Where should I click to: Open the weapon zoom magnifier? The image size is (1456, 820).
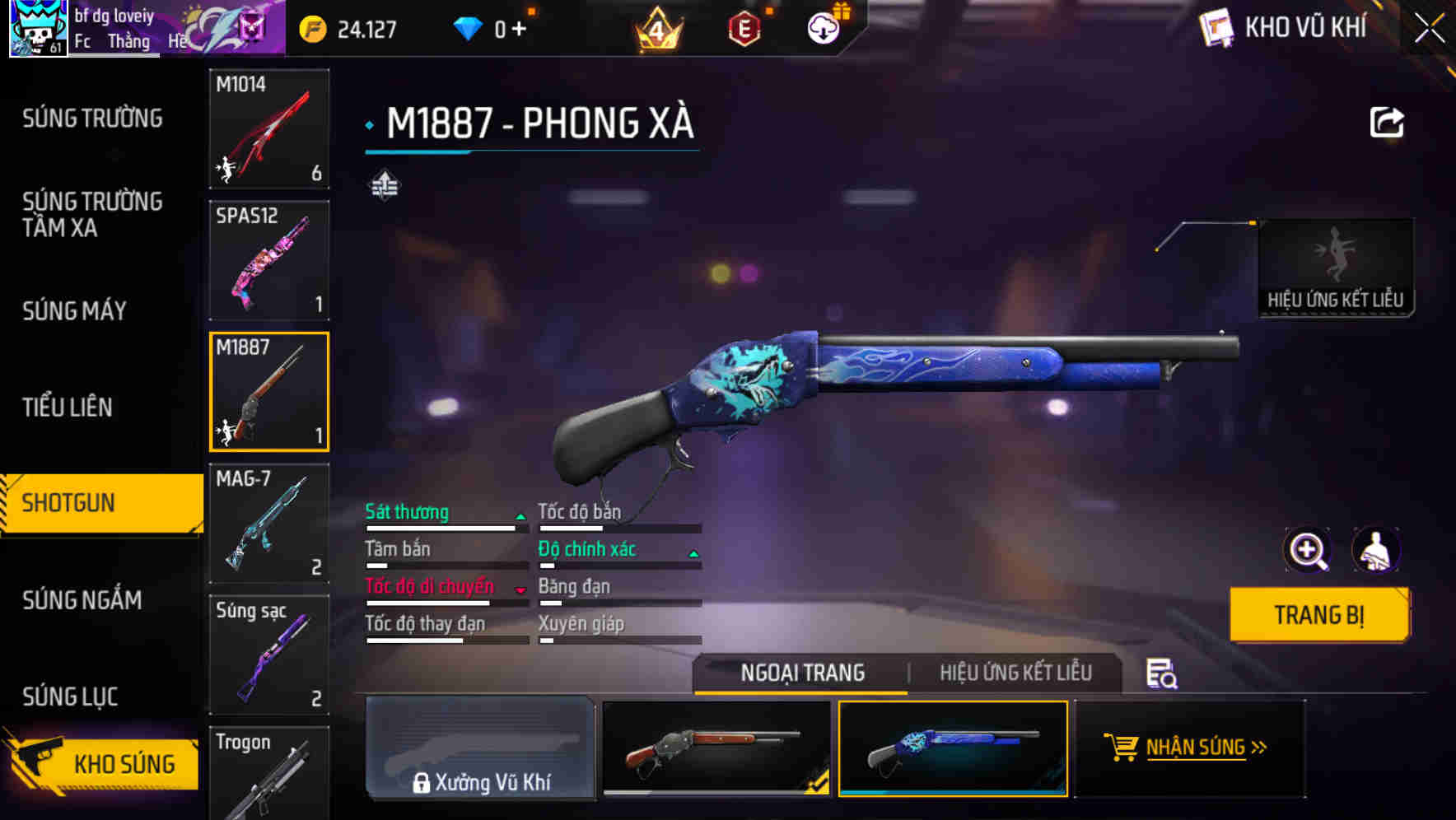1306,550
